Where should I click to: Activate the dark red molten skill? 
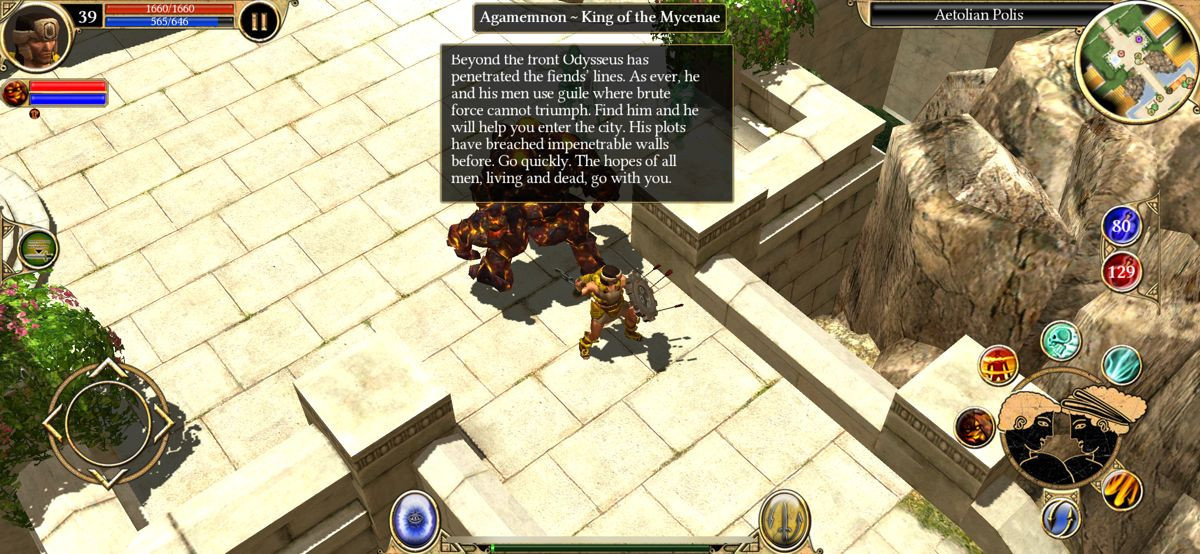pyautogui.click(x=974, y=427)
